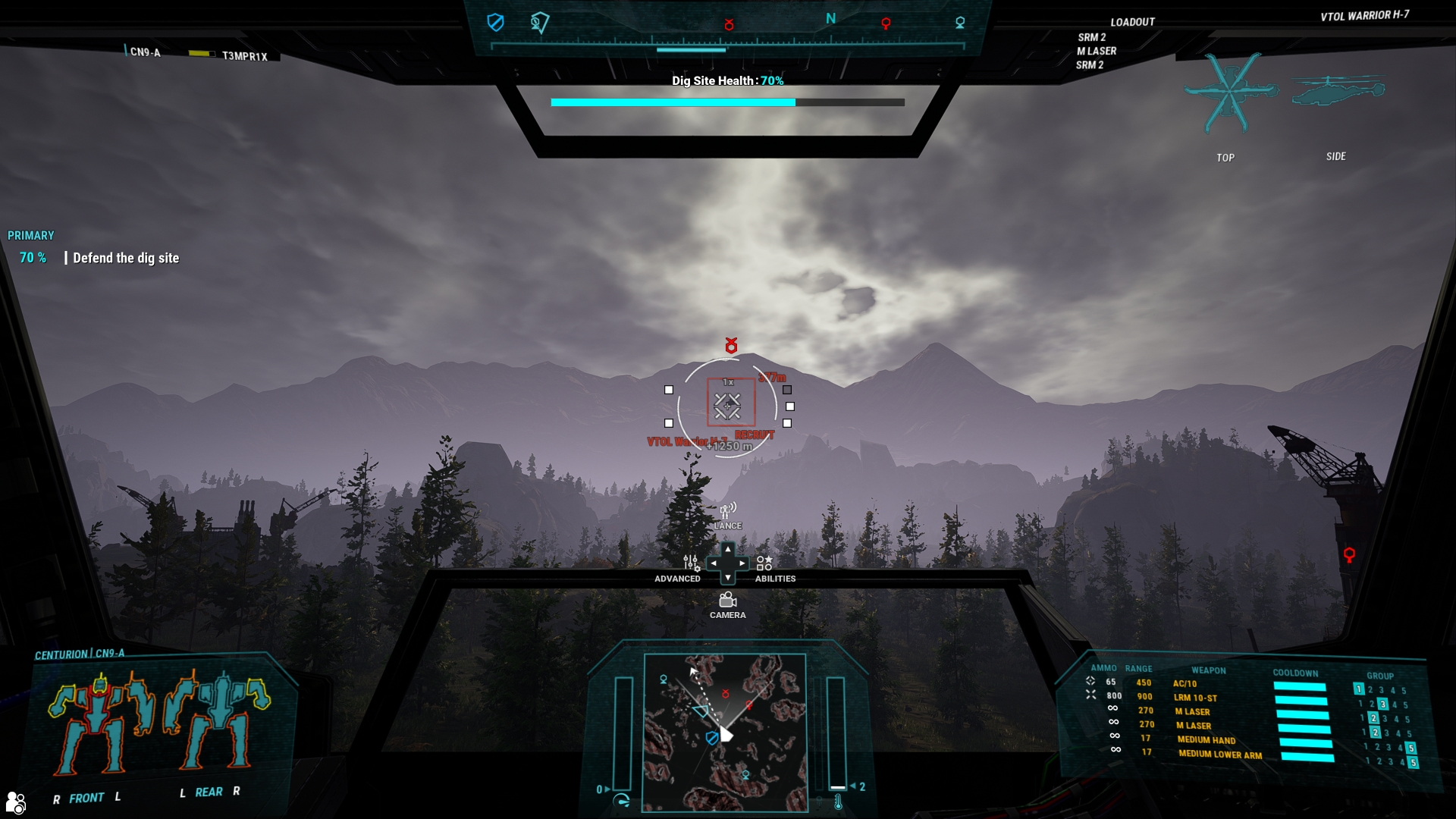This screenshot has width=1456, height=819.
Task: Toggle weapon group 1 for the AC/10
Action: coord(1357,688)
